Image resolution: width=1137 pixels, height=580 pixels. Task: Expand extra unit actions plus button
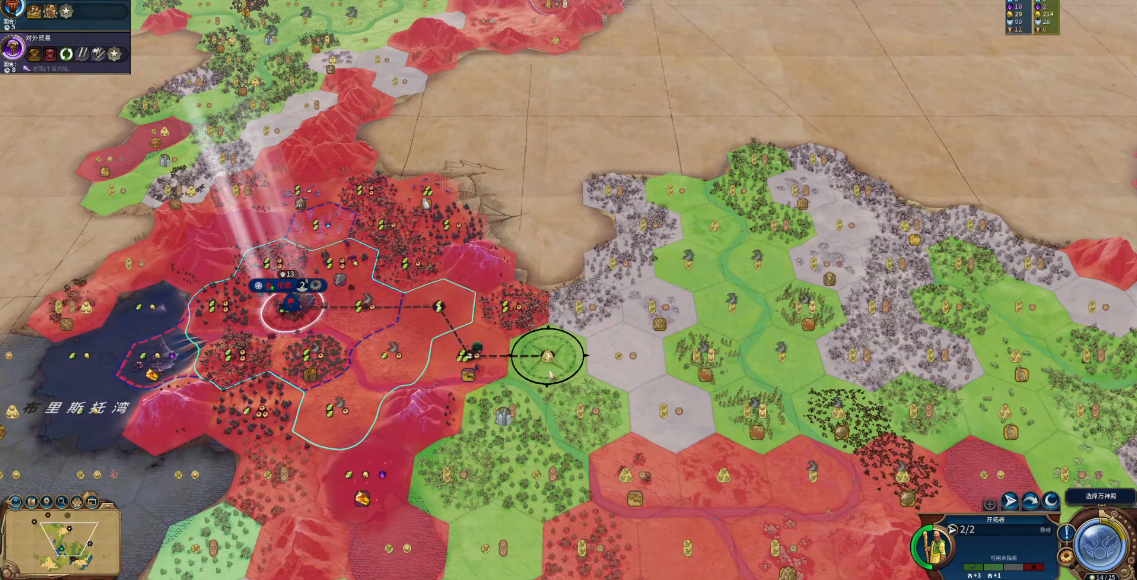tap(989, 504)
